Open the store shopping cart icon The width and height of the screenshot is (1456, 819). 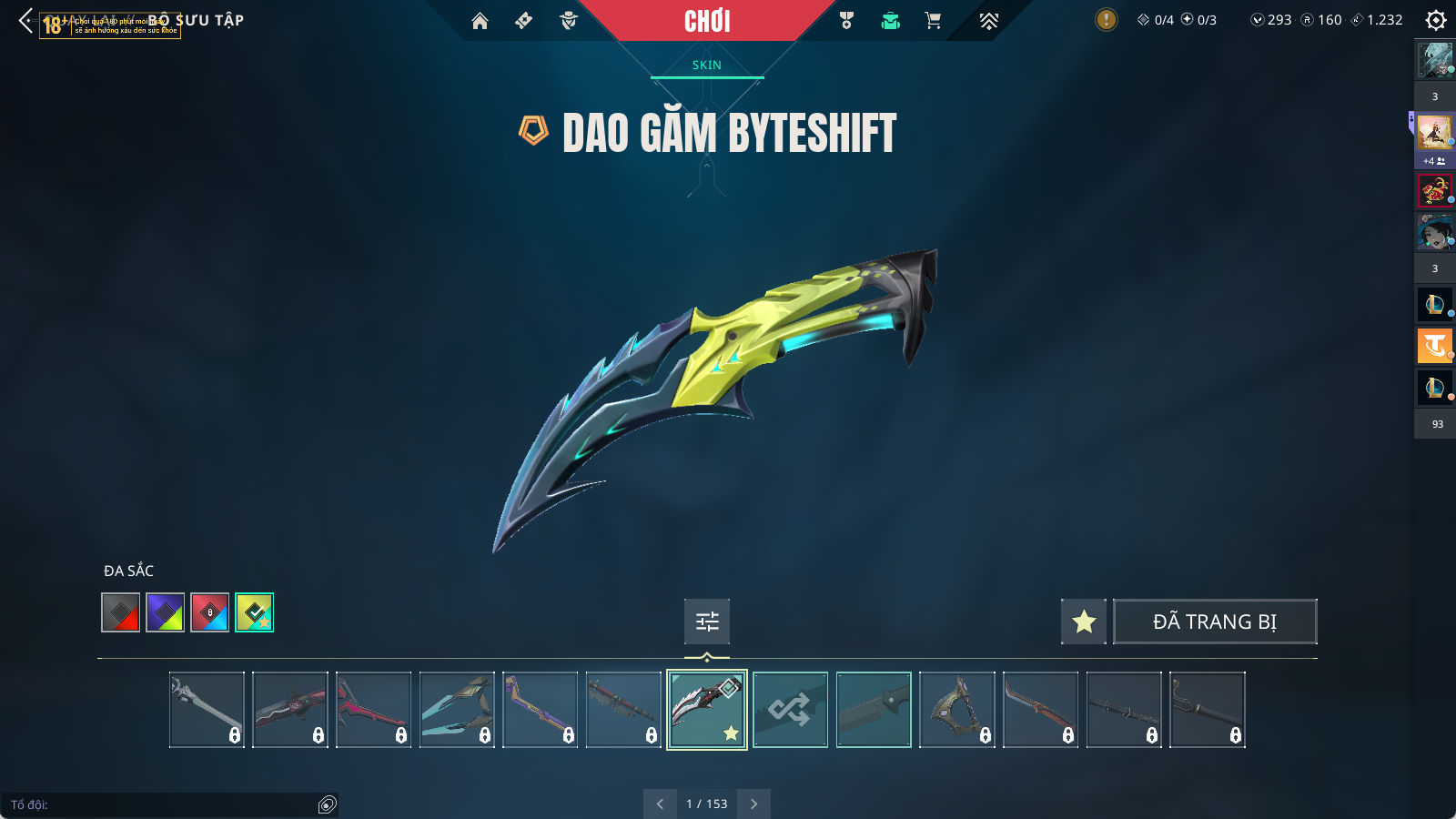(x=933, y=21)
